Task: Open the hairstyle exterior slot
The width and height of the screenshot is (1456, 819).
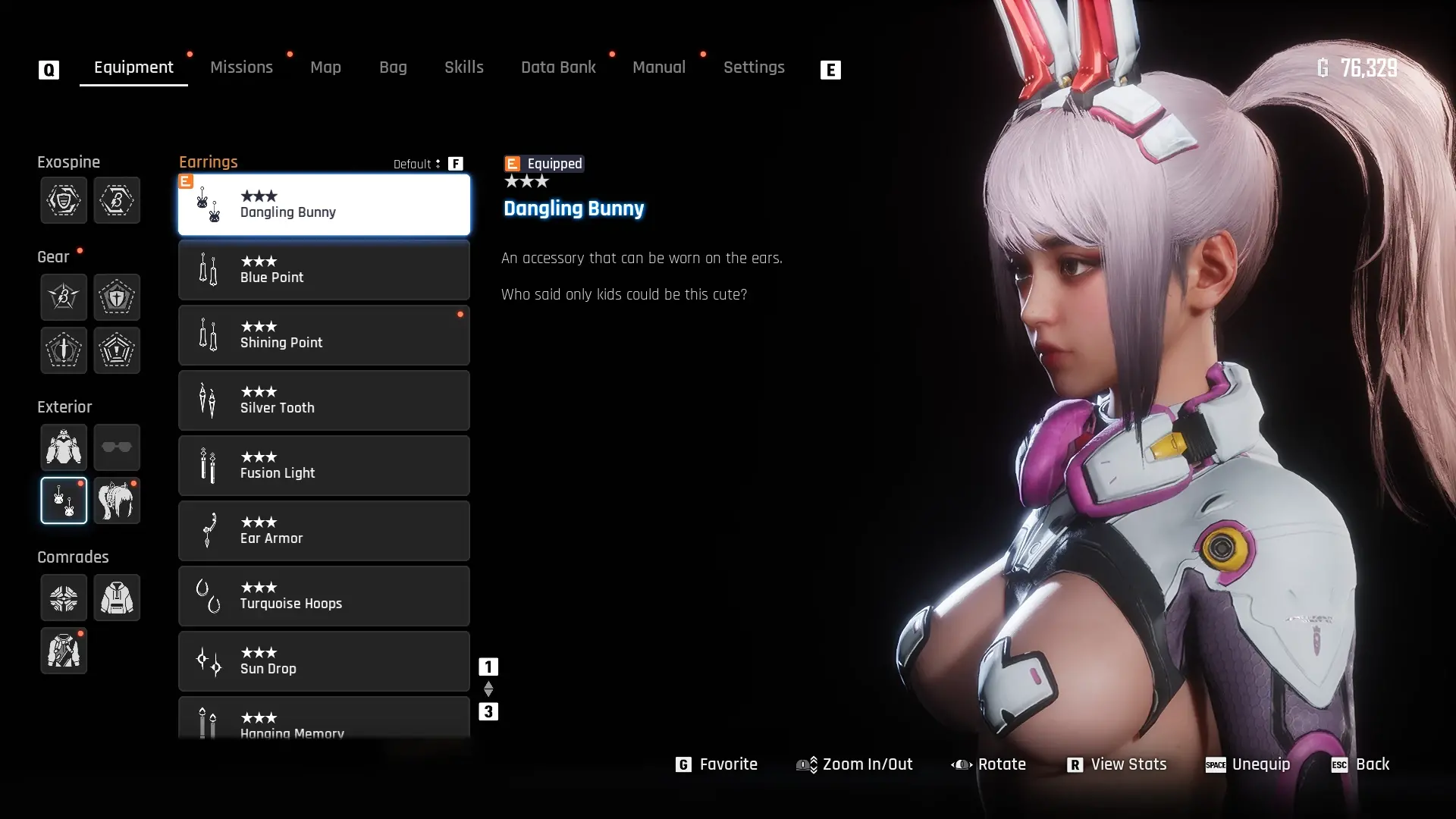Action: (117, 500)
